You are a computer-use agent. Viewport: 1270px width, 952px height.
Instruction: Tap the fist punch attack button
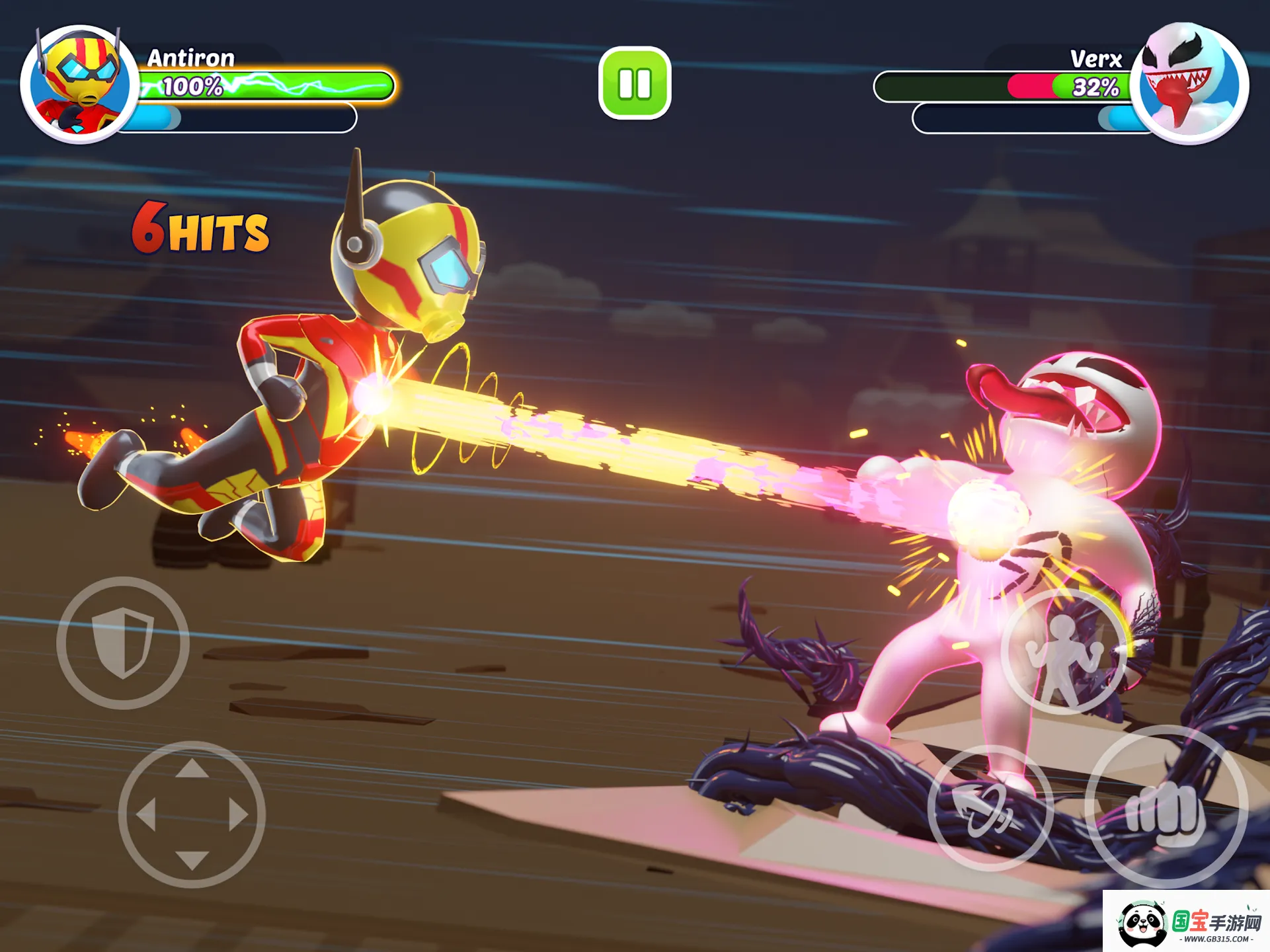(1166, 807)
